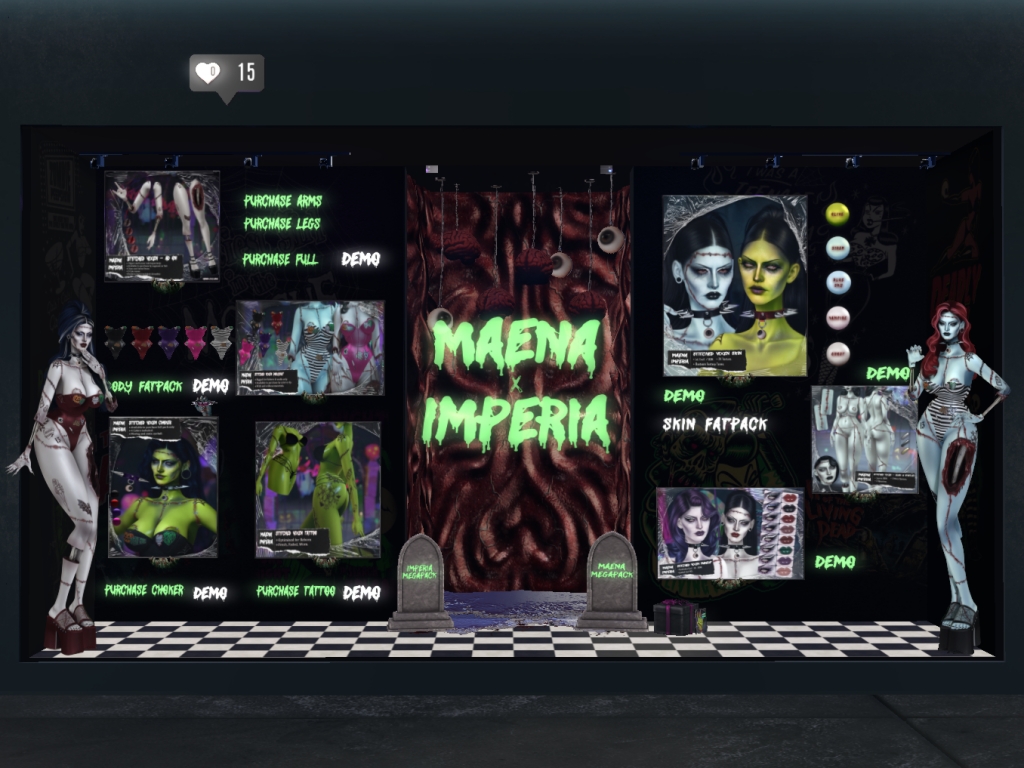Choose the Purchase Arms option

[x=283, y=201]
